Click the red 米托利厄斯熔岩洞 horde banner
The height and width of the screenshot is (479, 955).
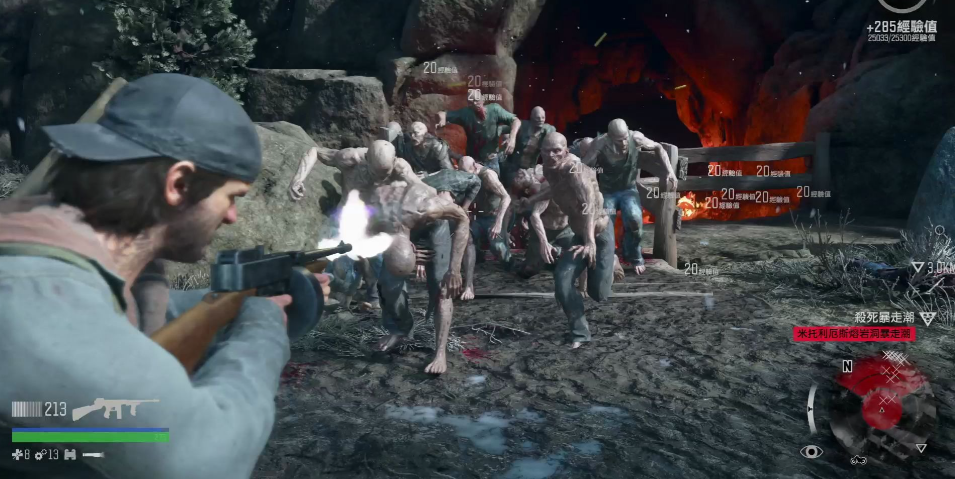point(854,334)
